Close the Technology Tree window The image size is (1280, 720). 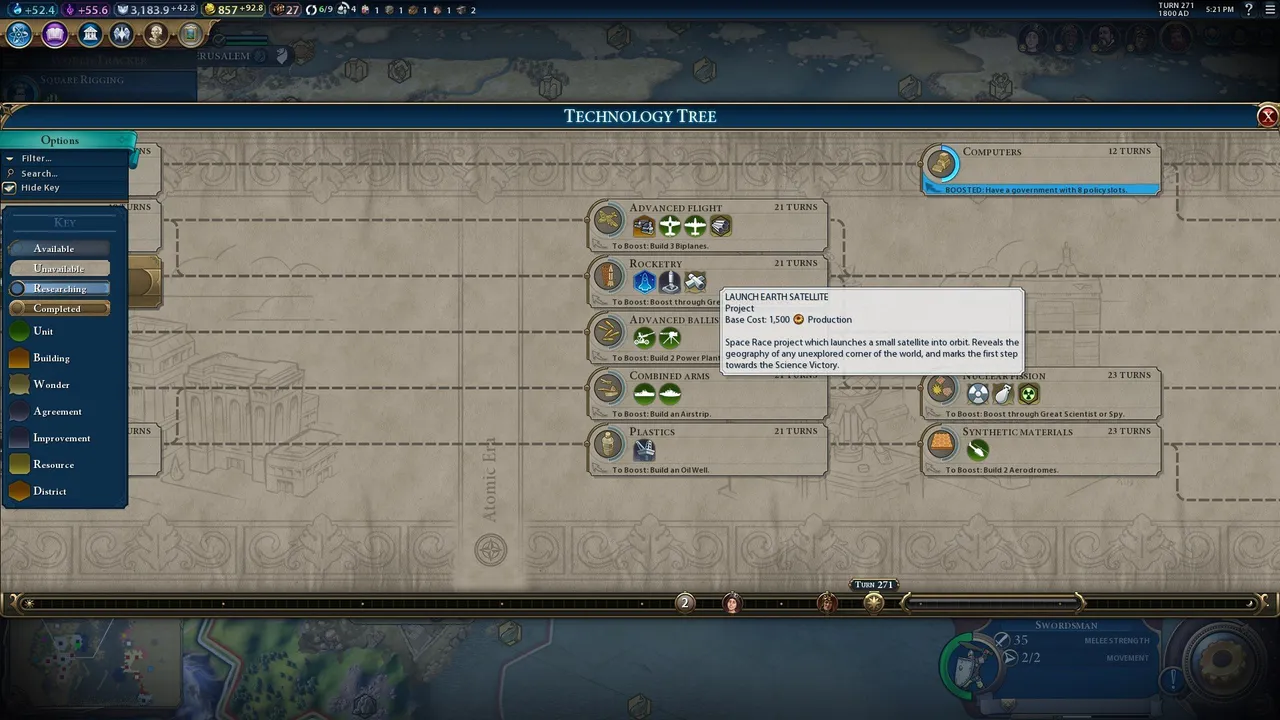[1268, 116]
